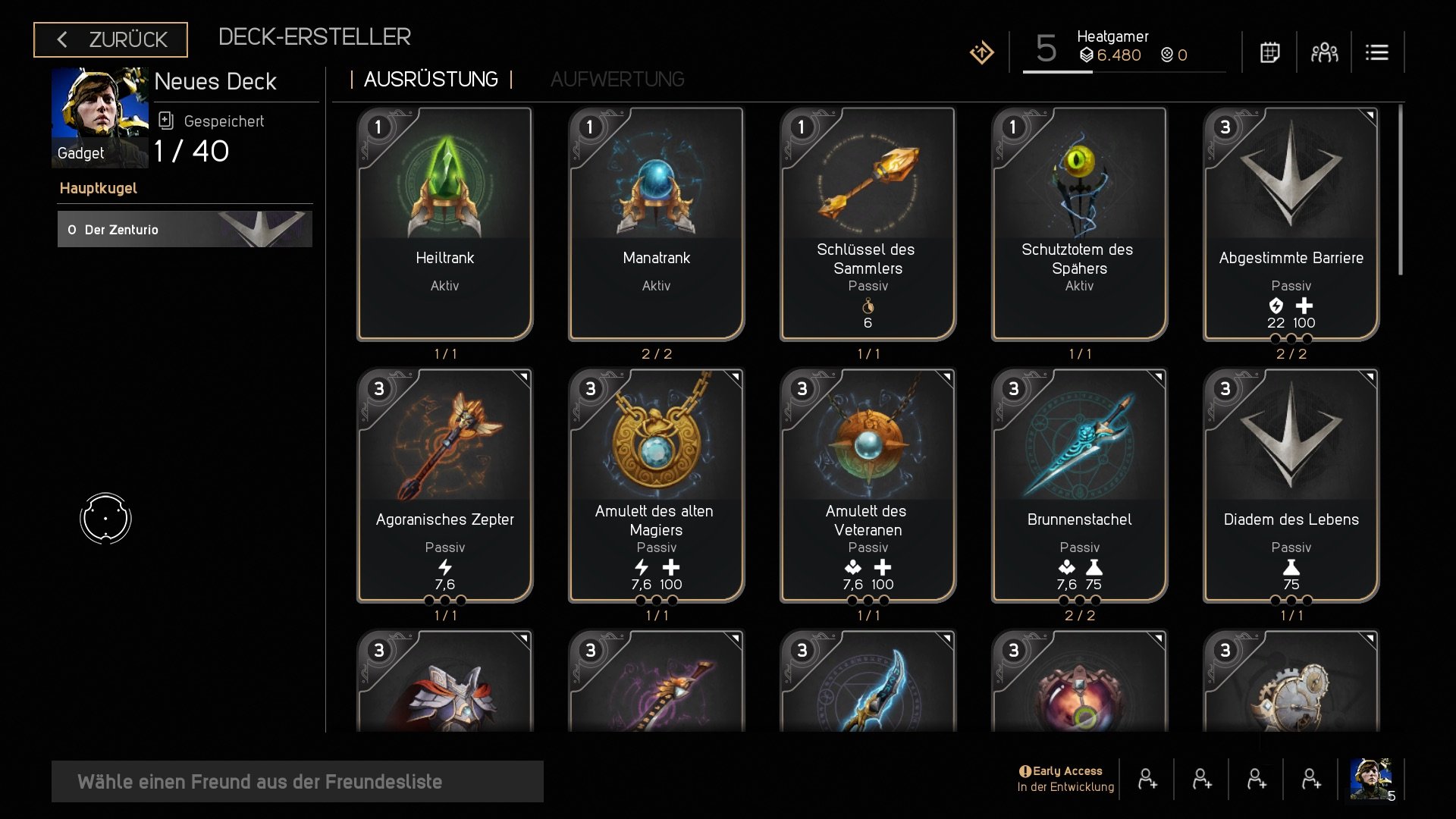Open the list menu icon top right
Image resolution: width=1456 pixels, height=819 pixels.
pos(1378,52)
